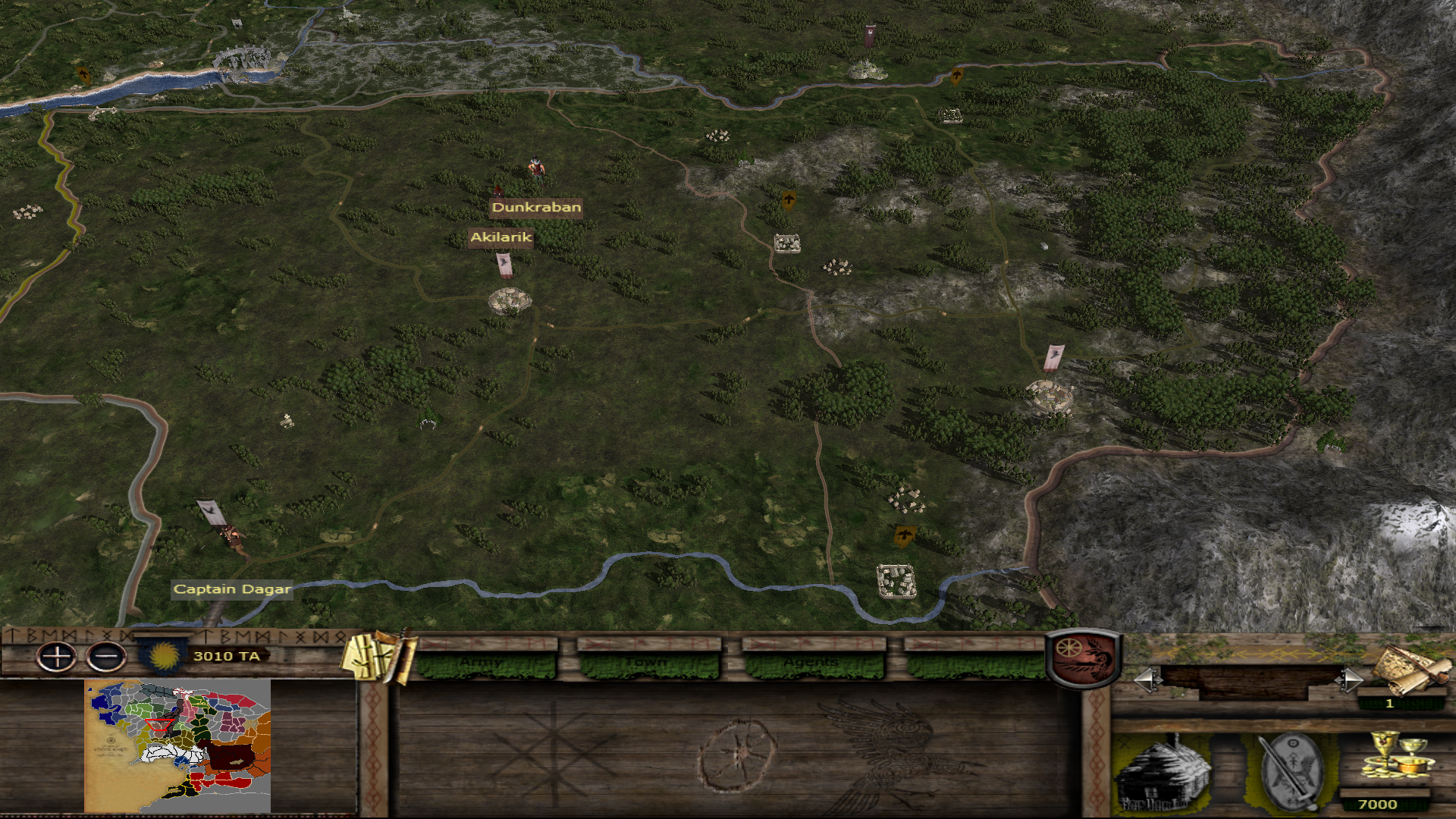Viewport: 1456px width, 819px height.
Task: Select the Dunkraban character label
Action: pyautogui.click(x=536, y=207)
